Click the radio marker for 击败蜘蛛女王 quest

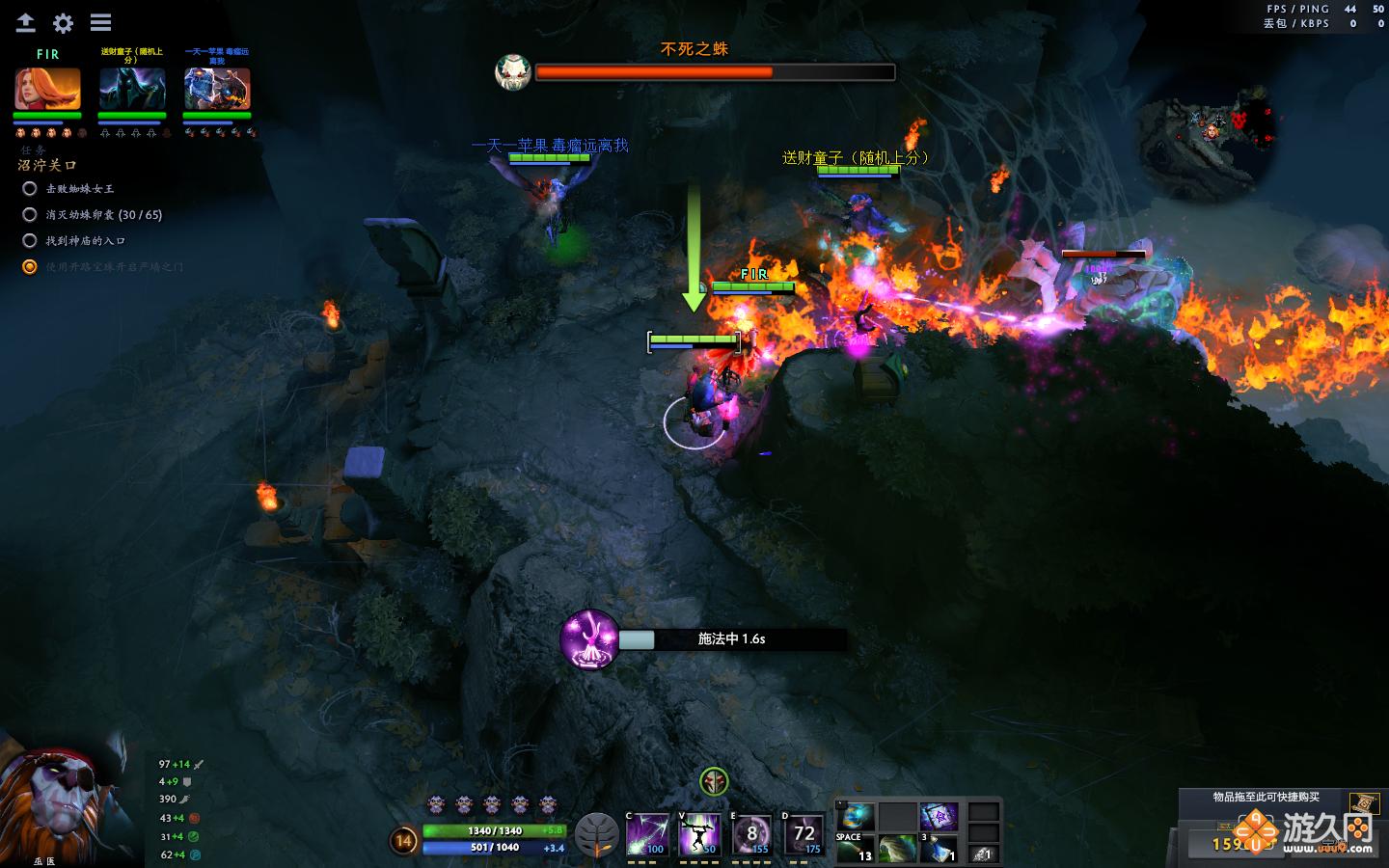[30, 189]
